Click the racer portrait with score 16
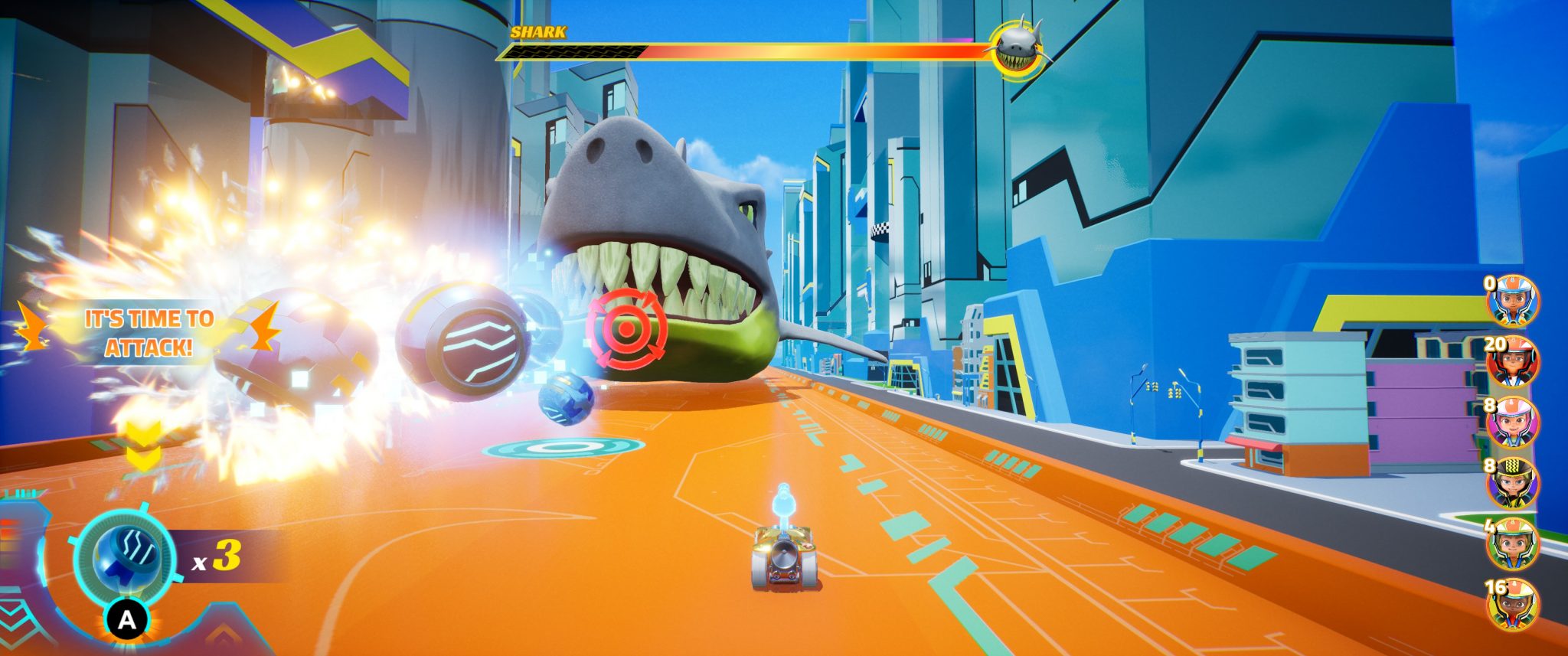1568x656 pixels. 1513,606
